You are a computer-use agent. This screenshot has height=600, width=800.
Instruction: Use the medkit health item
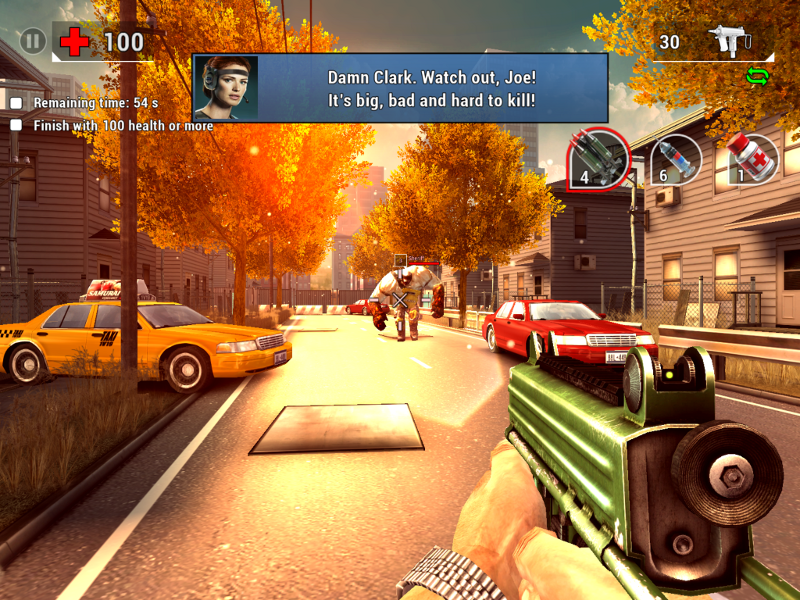point(752,159)
